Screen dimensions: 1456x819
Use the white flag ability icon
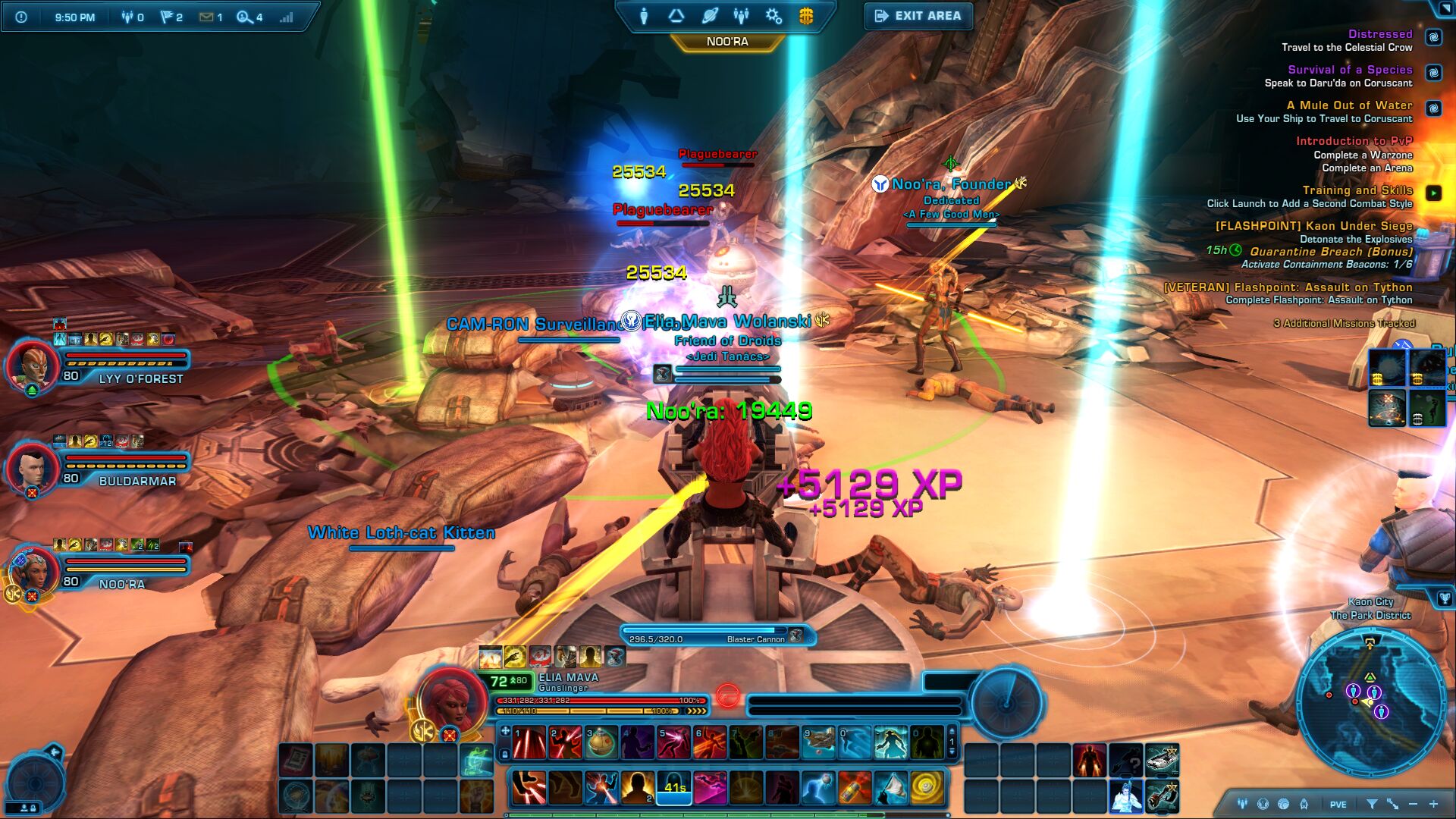890,789
